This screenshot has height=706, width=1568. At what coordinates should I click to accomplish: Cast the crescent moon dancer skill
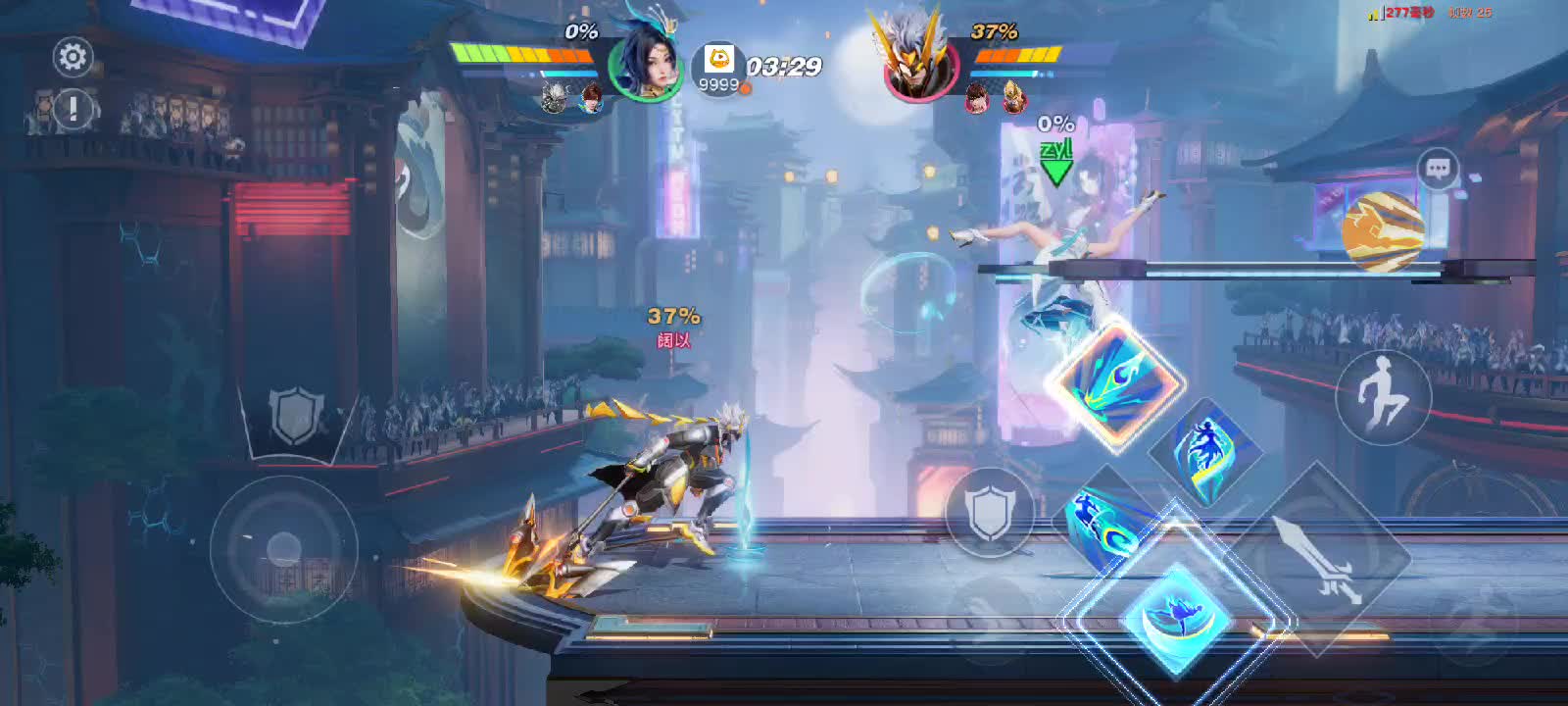(x=1172, y=617)
